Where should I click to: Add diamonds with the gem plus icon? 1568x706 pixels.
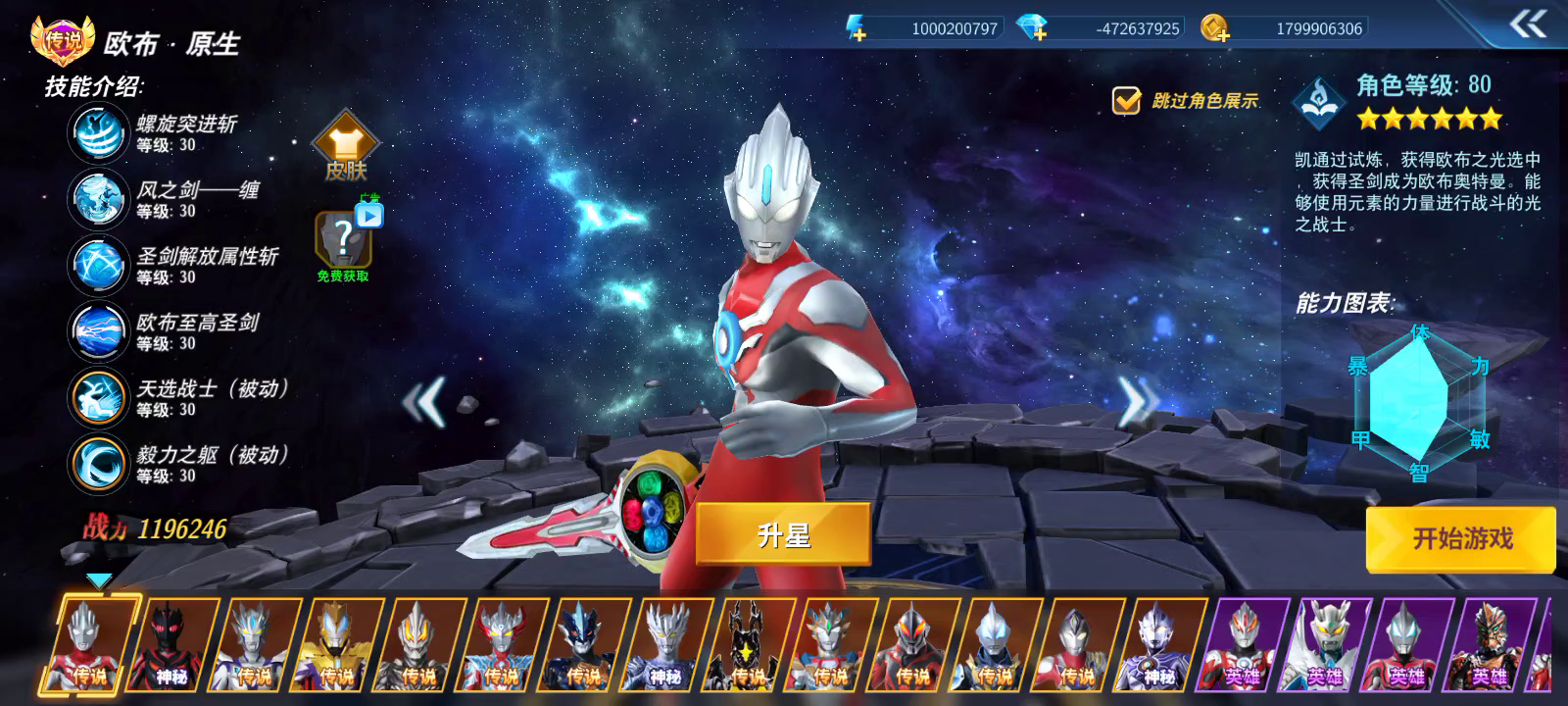point(1032,28)
